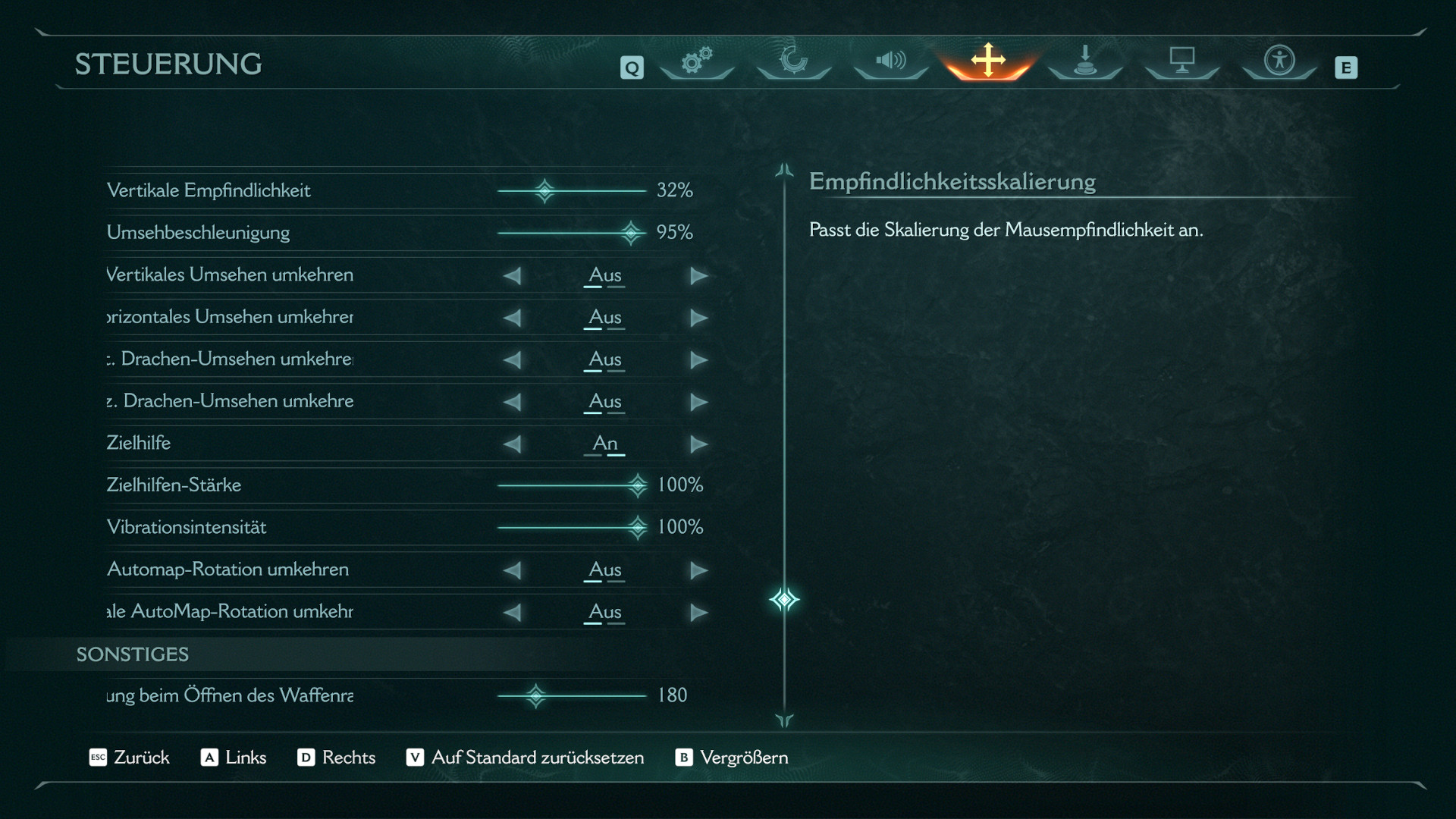Choose Auf Standard zurücksetzen

tap(526, 758)
